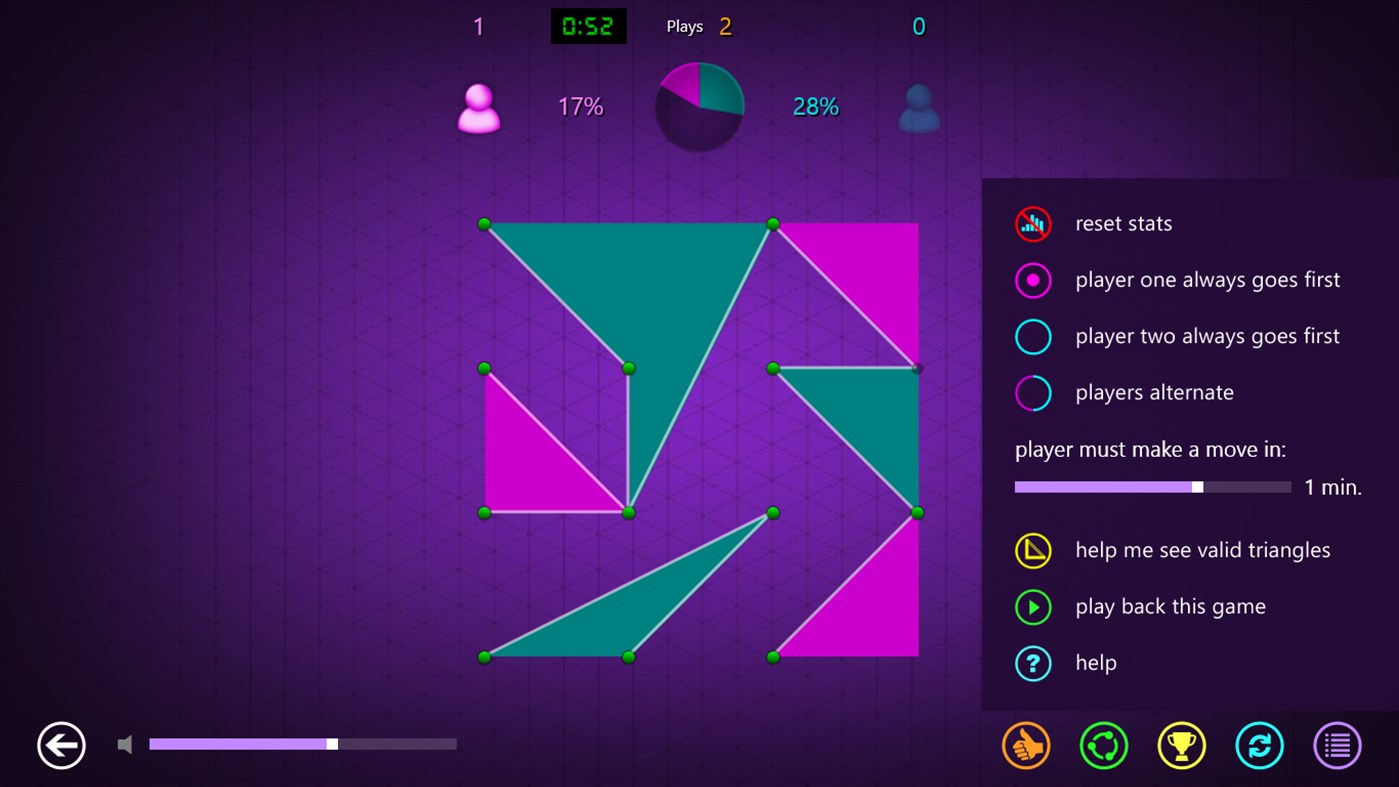Click the orange thumbs-up rating icon

(1025, 745)
